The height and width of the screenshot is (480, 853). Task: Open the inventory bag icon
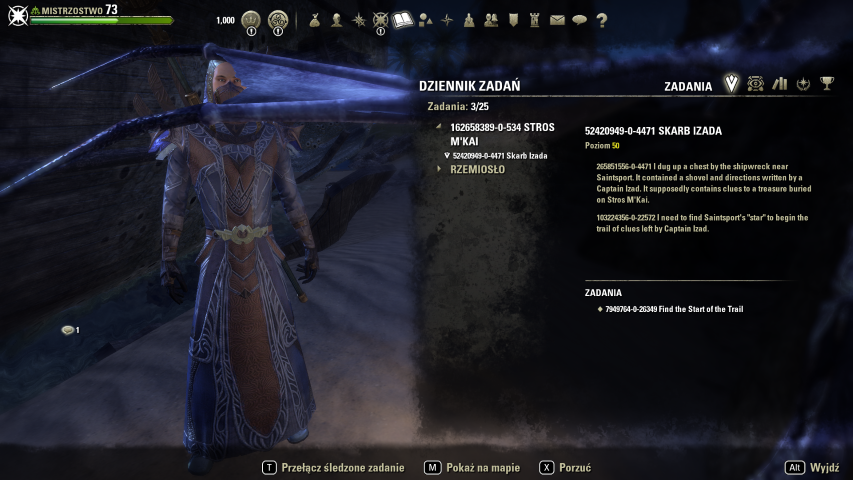click(x=314, y=19)
